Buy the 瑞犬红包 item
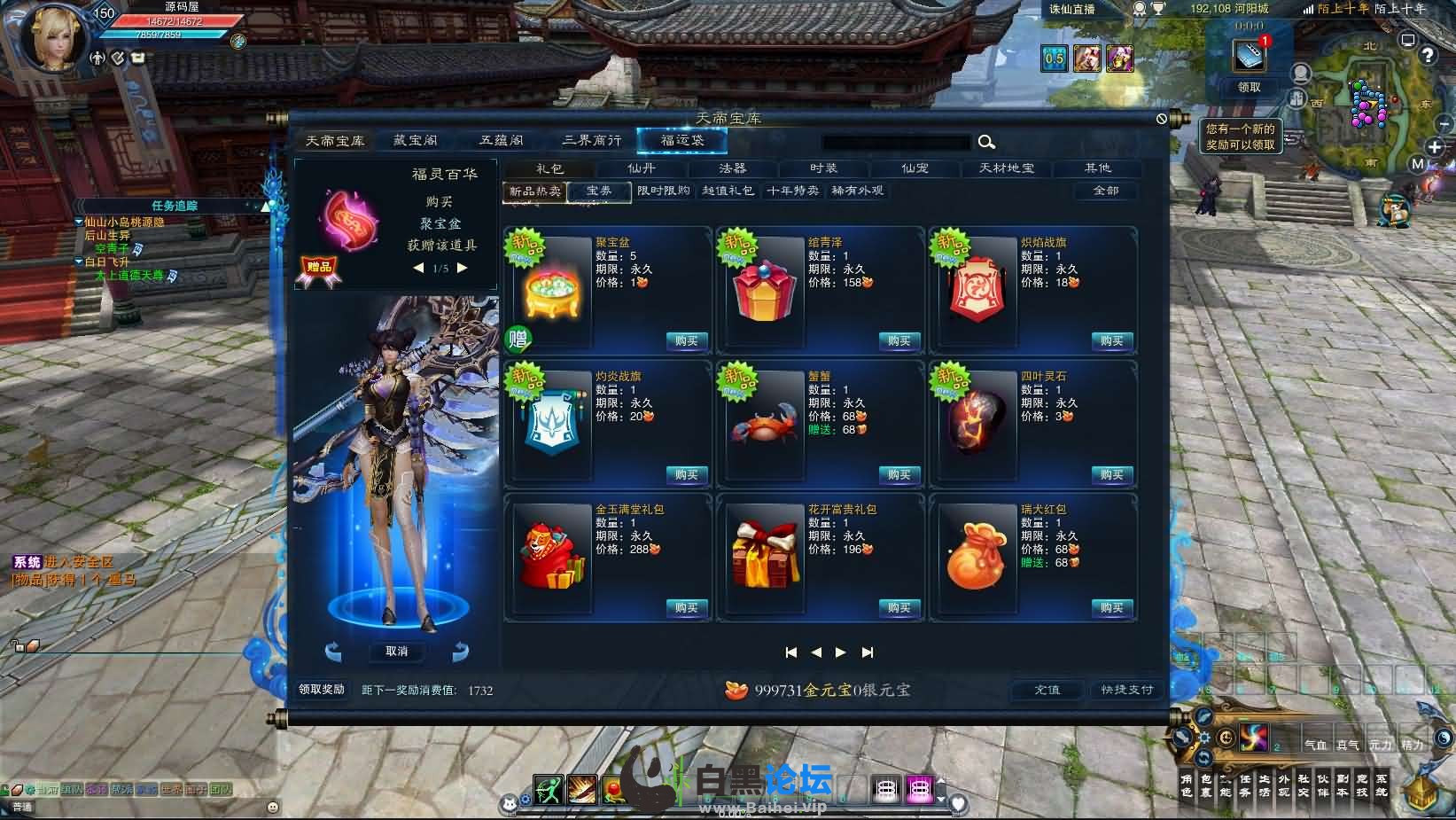 1111,608
